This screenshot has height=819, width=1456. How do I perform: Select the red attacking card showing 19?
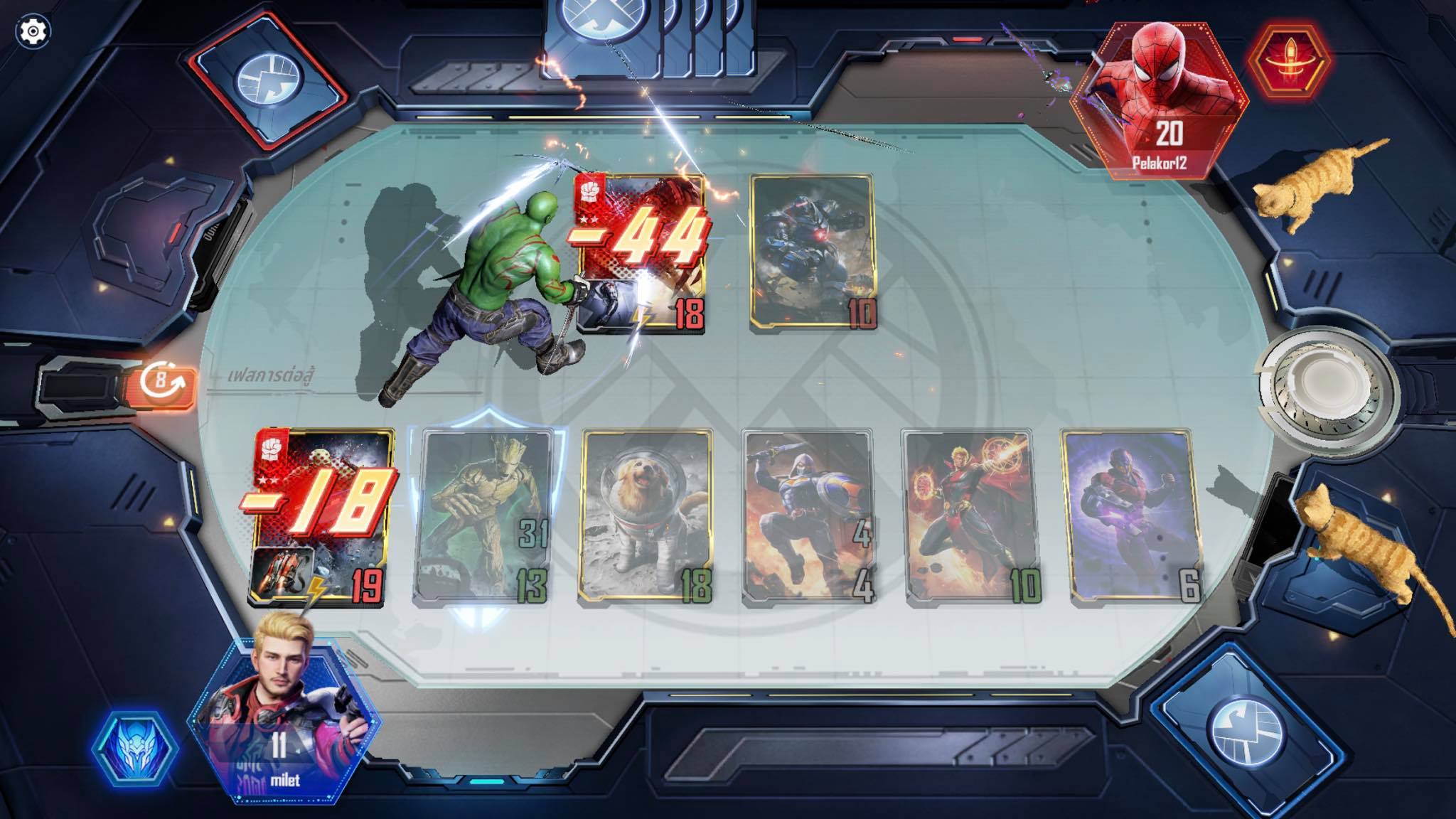pyautogui.click(x=321, y=518)
